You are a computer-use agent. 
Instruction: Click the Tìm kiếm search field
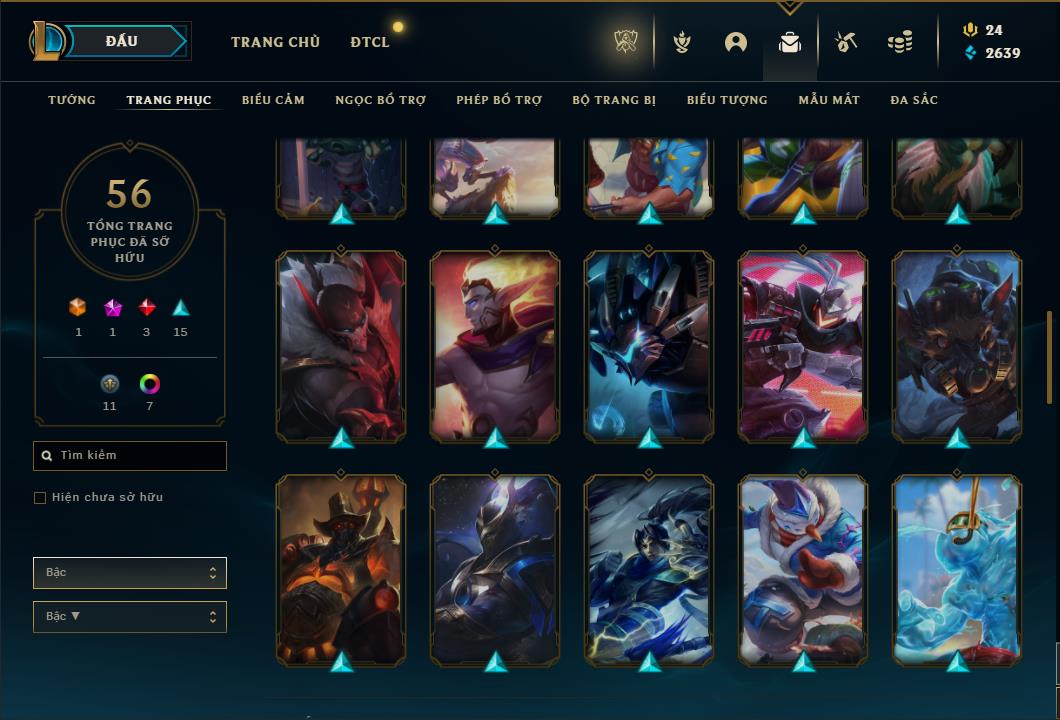tap(130, 456)
